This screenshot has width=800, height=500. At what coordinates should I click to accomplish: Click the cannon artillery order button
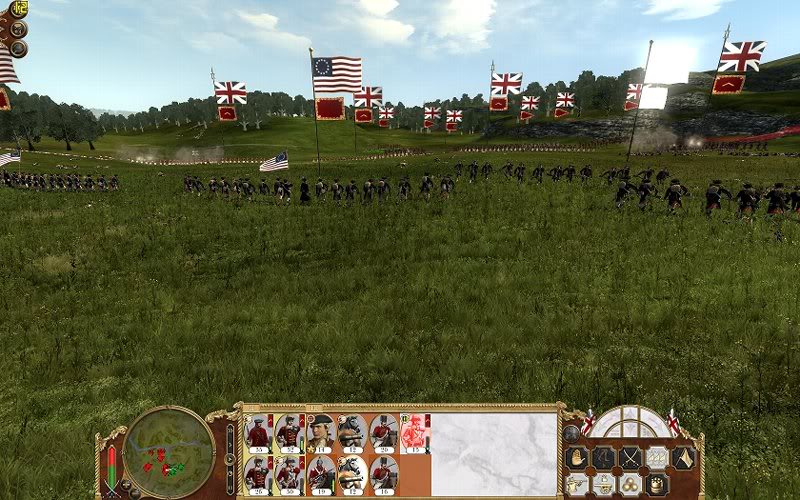603,484
